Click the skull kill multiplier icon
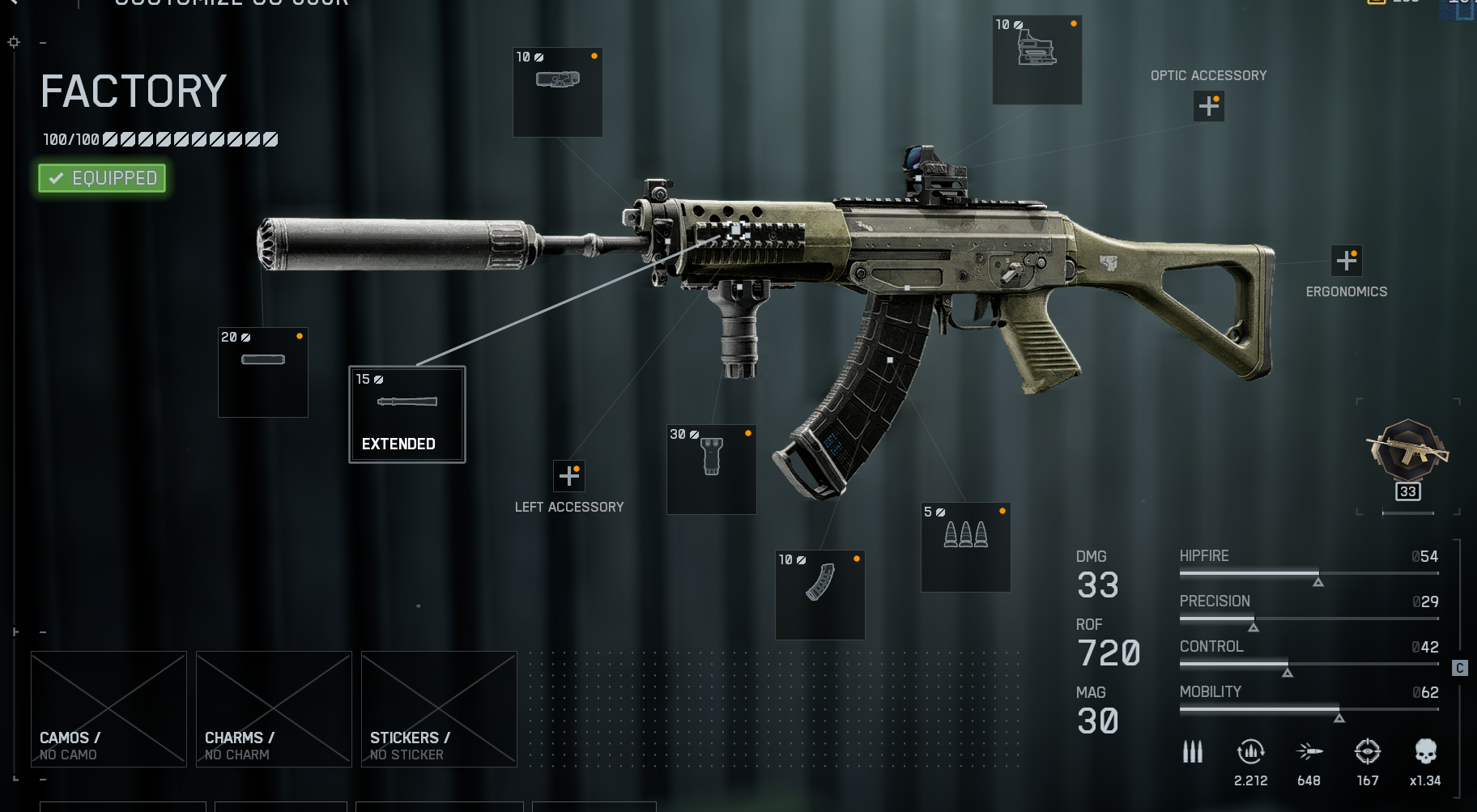This screenshot has height=812, width=1477. pos(1425,751)
